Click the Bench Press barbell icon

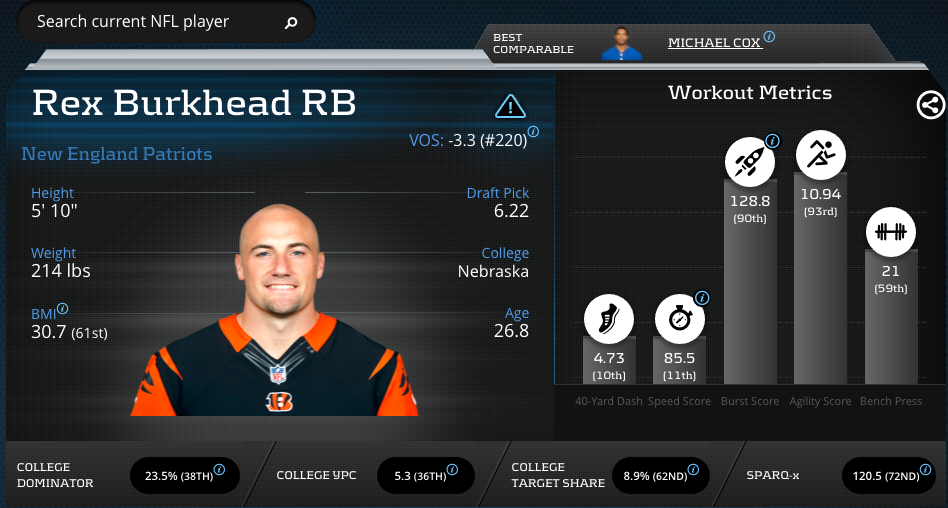(889, 231)
